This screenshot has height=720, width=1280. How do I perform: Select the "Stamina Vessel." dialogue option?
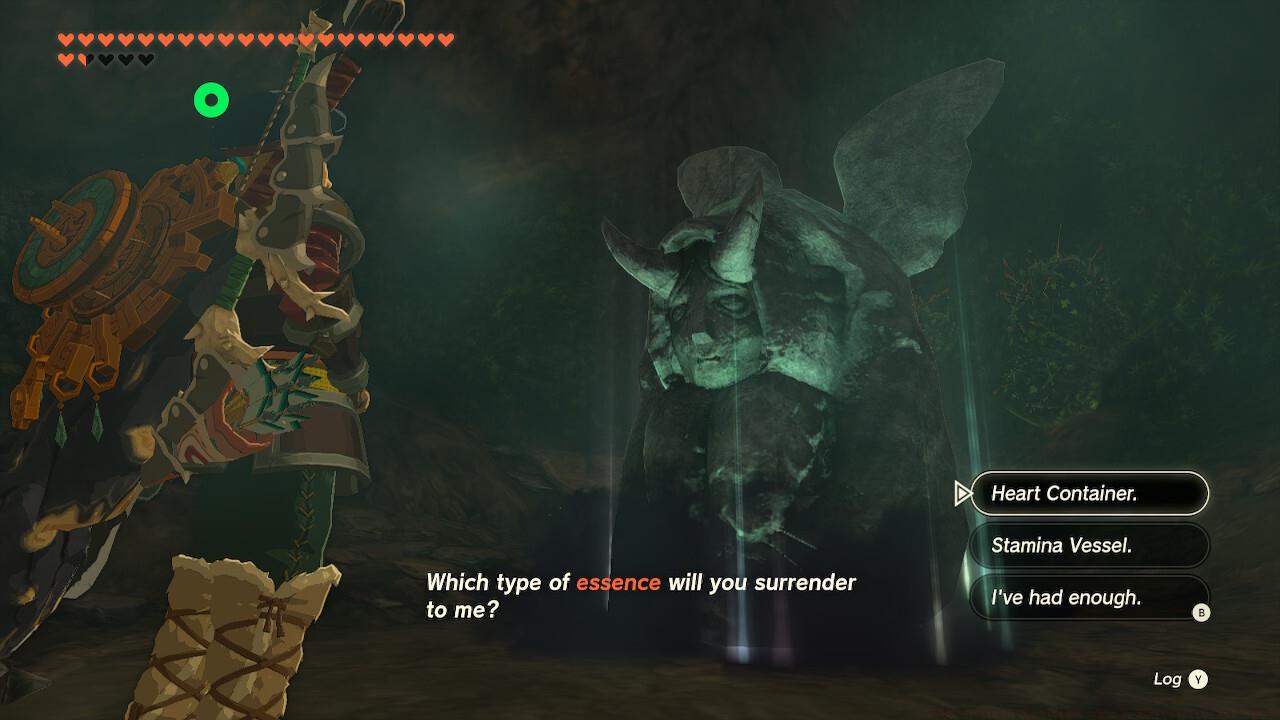pyautogui.click(x=1089, y=545)
